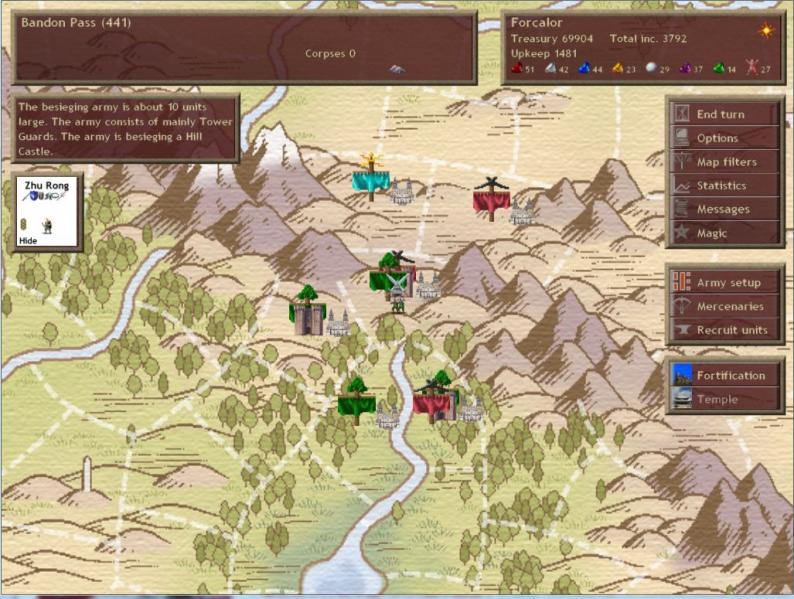794x599 pixels.
Task: Open the Statistics screen
Action: 724,186
